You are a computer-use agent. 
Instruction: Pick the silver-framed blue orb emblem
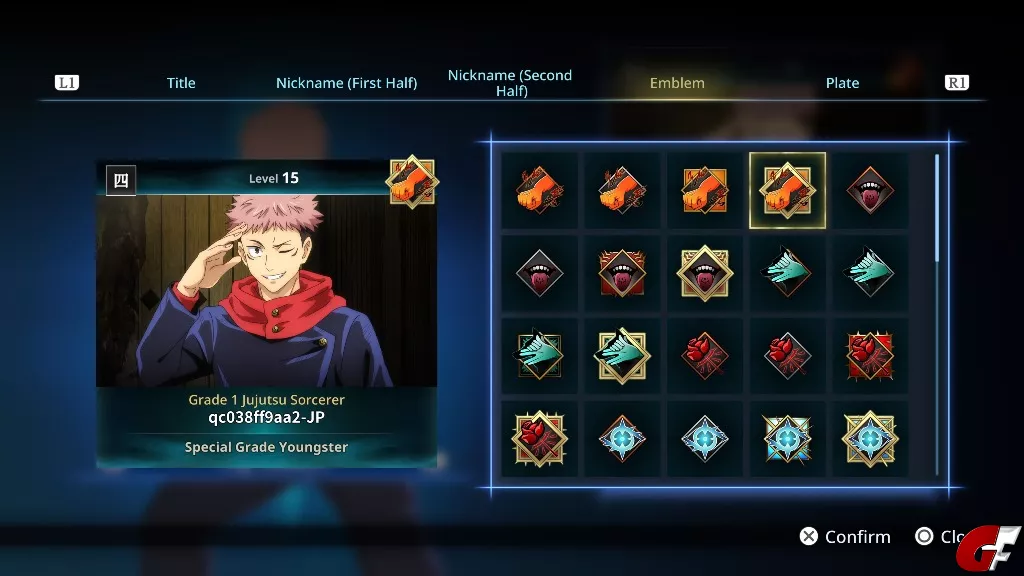point(704,439)
